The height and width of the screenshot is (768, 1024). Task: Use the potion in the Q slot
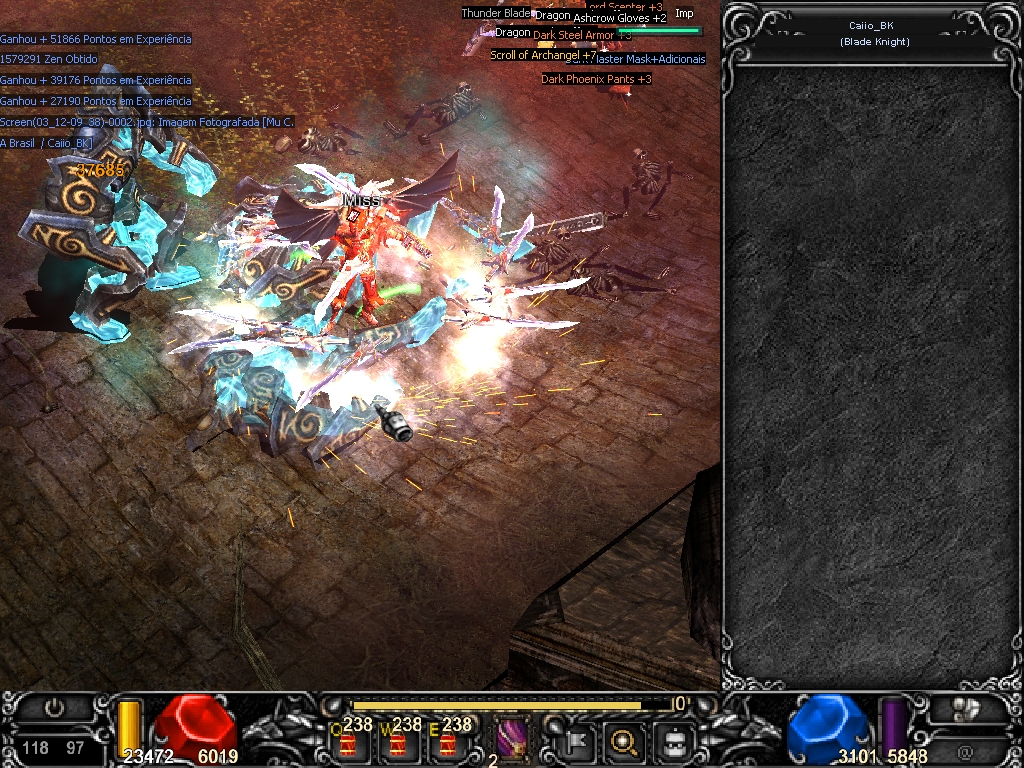click(x=348, y=743)
